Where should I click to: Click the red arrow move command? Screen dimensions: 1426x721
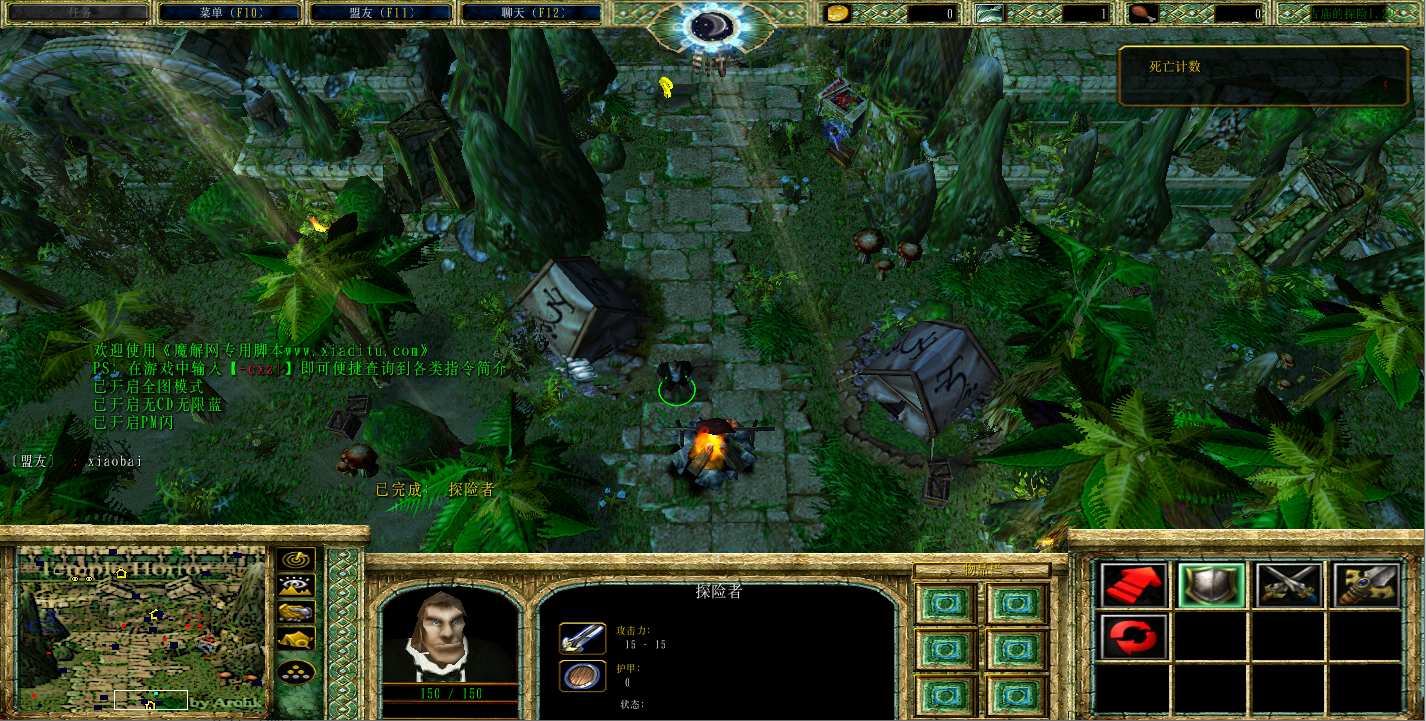1134,585
